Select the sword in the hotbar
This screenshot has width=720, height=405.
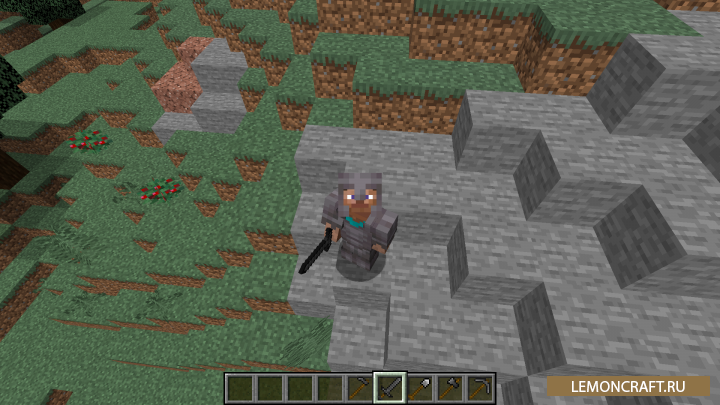click(x=390, y=387)
